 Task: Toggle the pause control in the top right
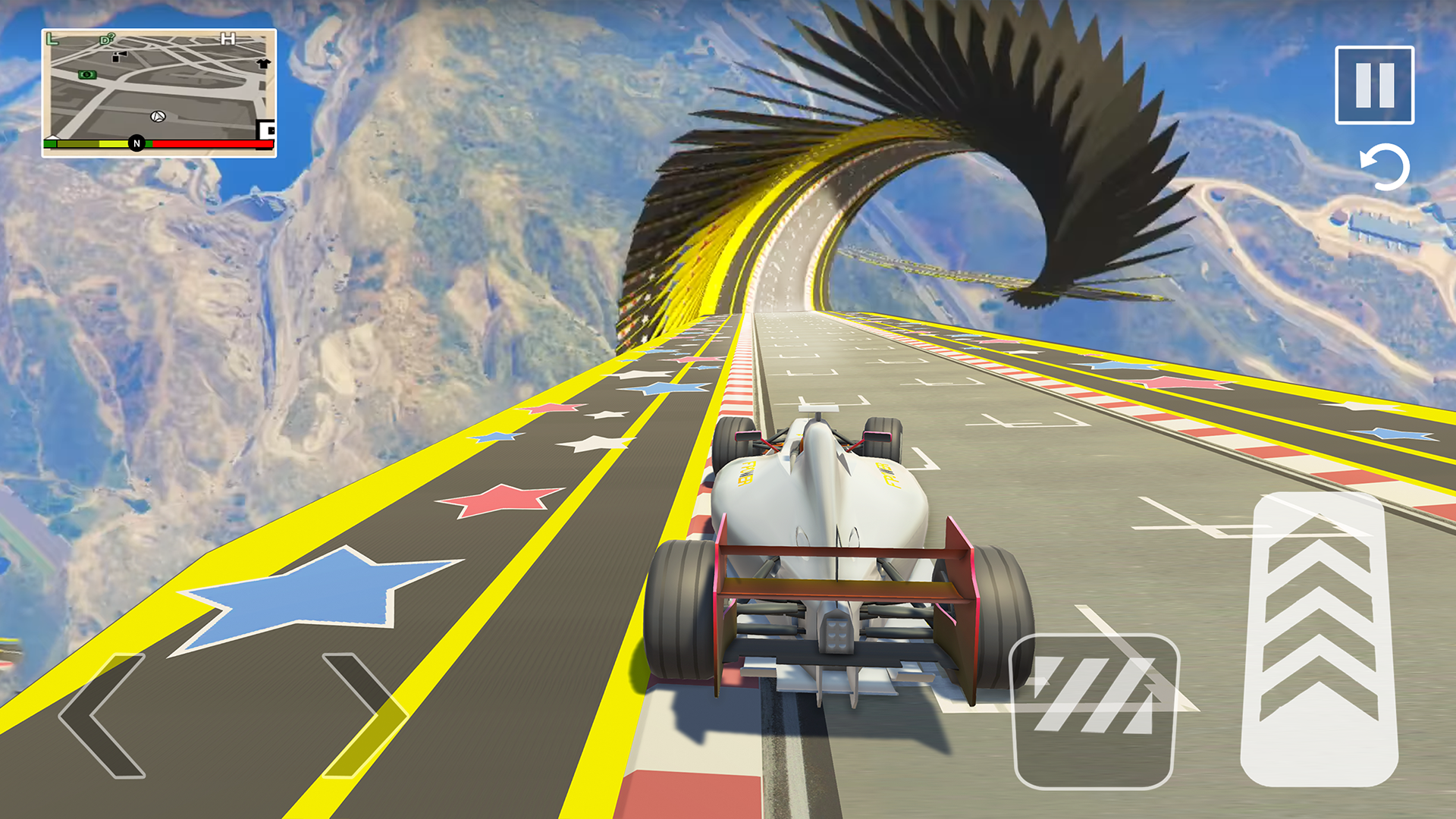point(1375,83)
